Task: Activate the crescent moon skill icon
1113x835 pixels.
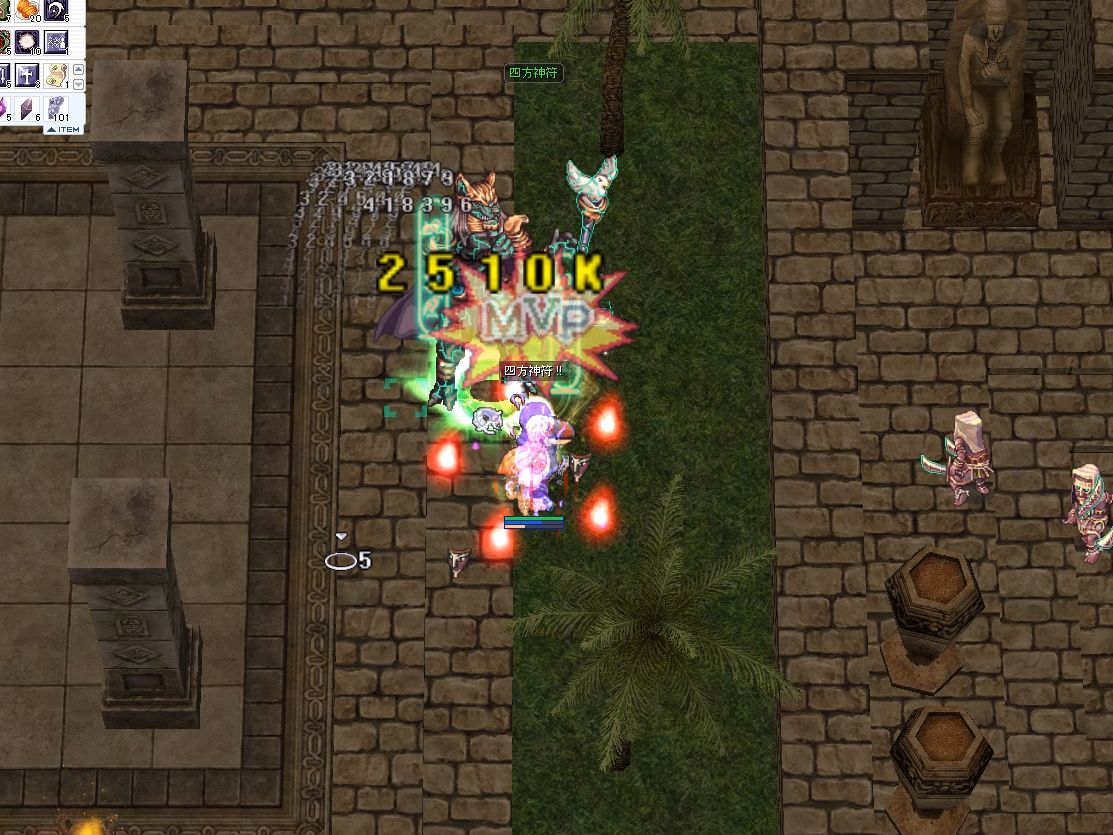Action: pyautogui.click(x=55, y=10)
